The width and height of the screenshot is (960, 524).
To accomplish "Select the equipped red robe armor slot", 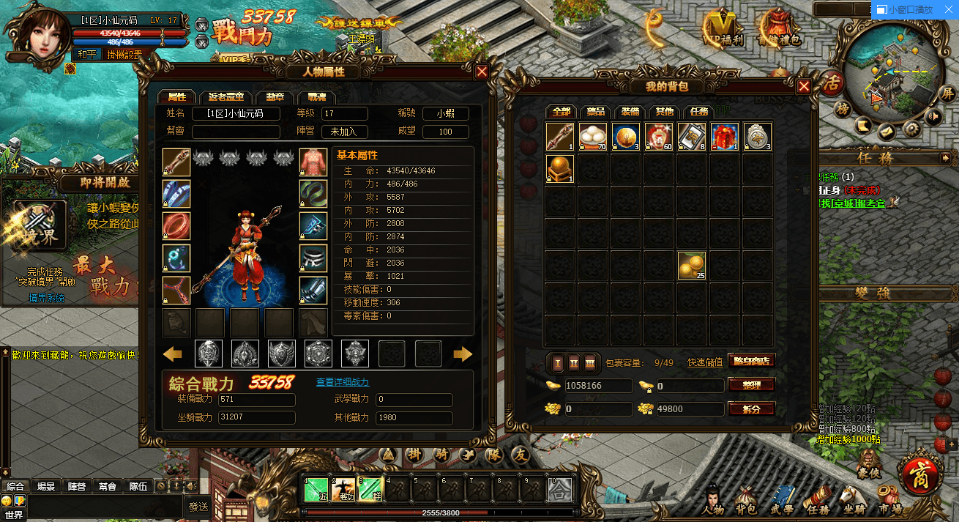I will pyautogui.click(x=313, y=162).
